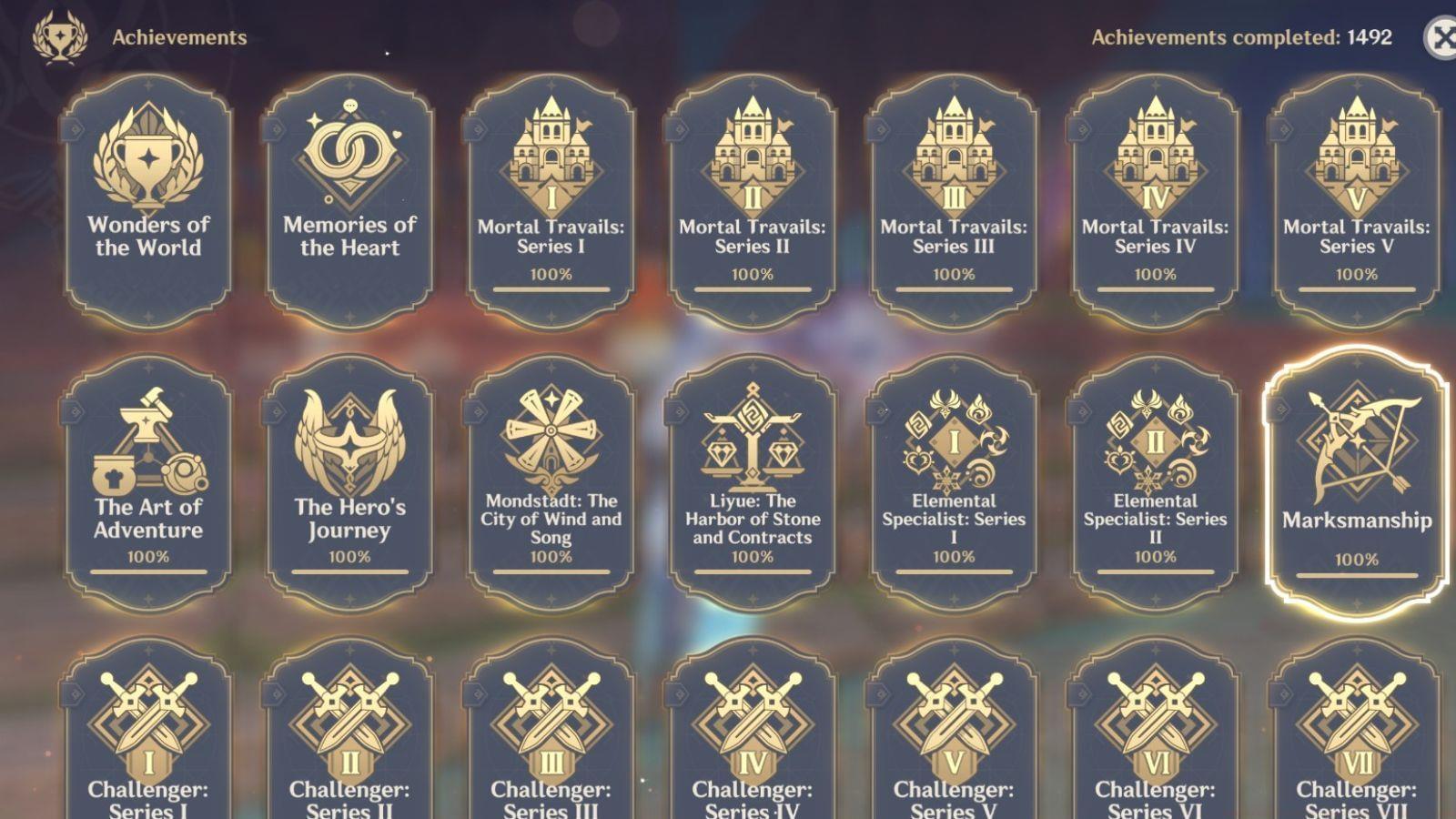Image resolution: width=1456 pixels, height=819 pixels.
Task: Open The Art of Adventure anvil icon
Action: (148, 435)
